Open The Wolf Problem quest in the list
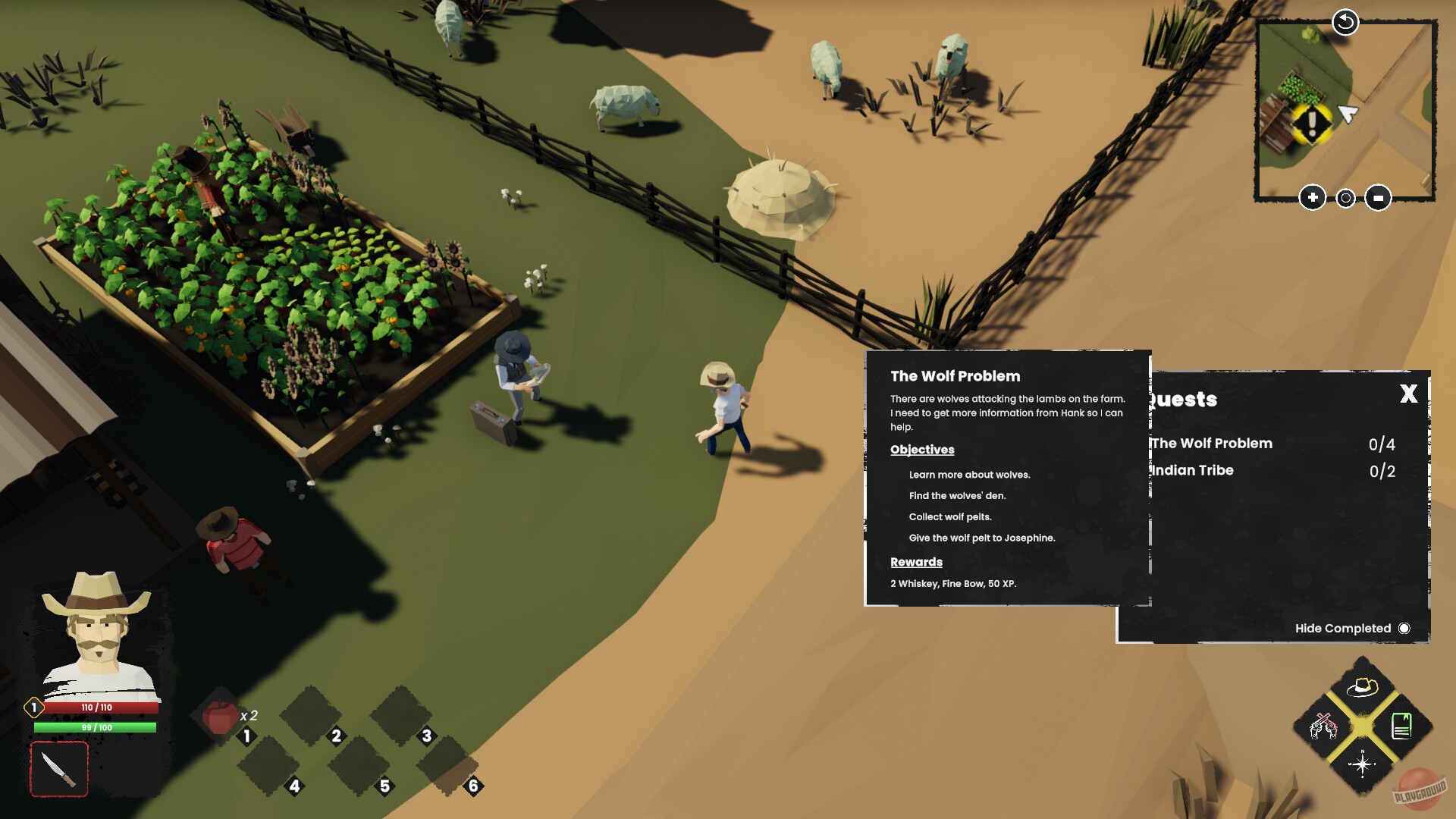1456x819 pixels. pos(1210,444)
